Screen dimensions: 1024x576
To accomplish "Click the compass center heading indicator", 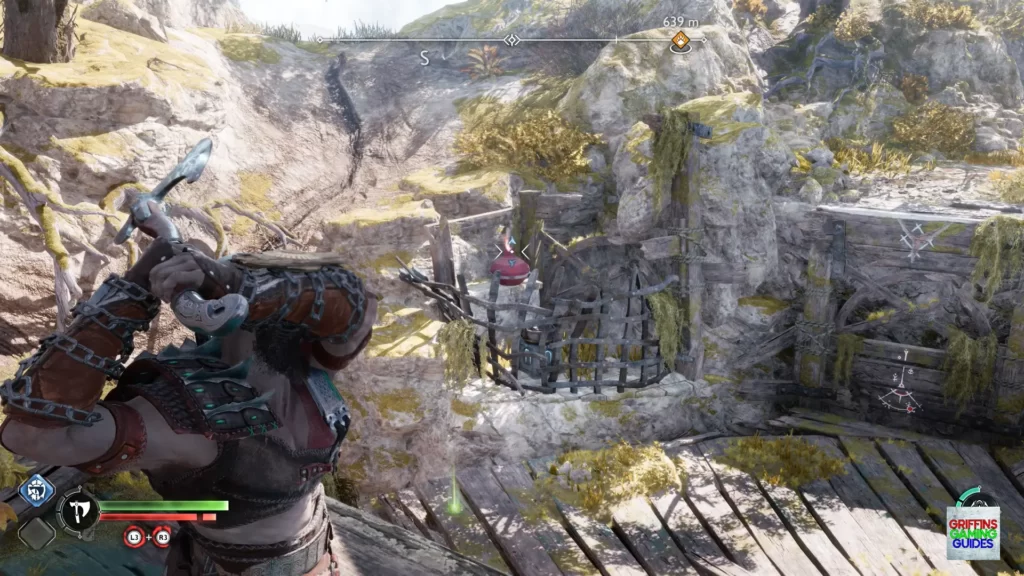I will coord(512,40).
